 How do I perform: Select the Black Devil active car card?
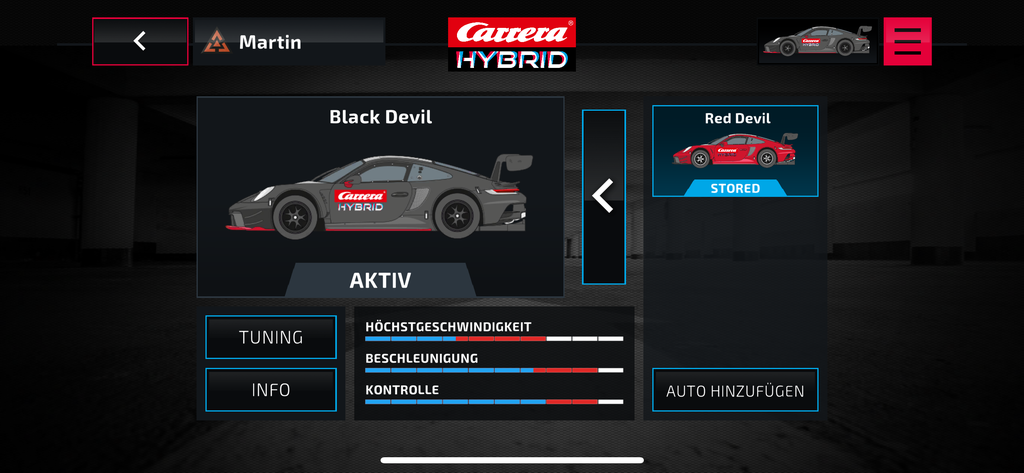[380, 196]
